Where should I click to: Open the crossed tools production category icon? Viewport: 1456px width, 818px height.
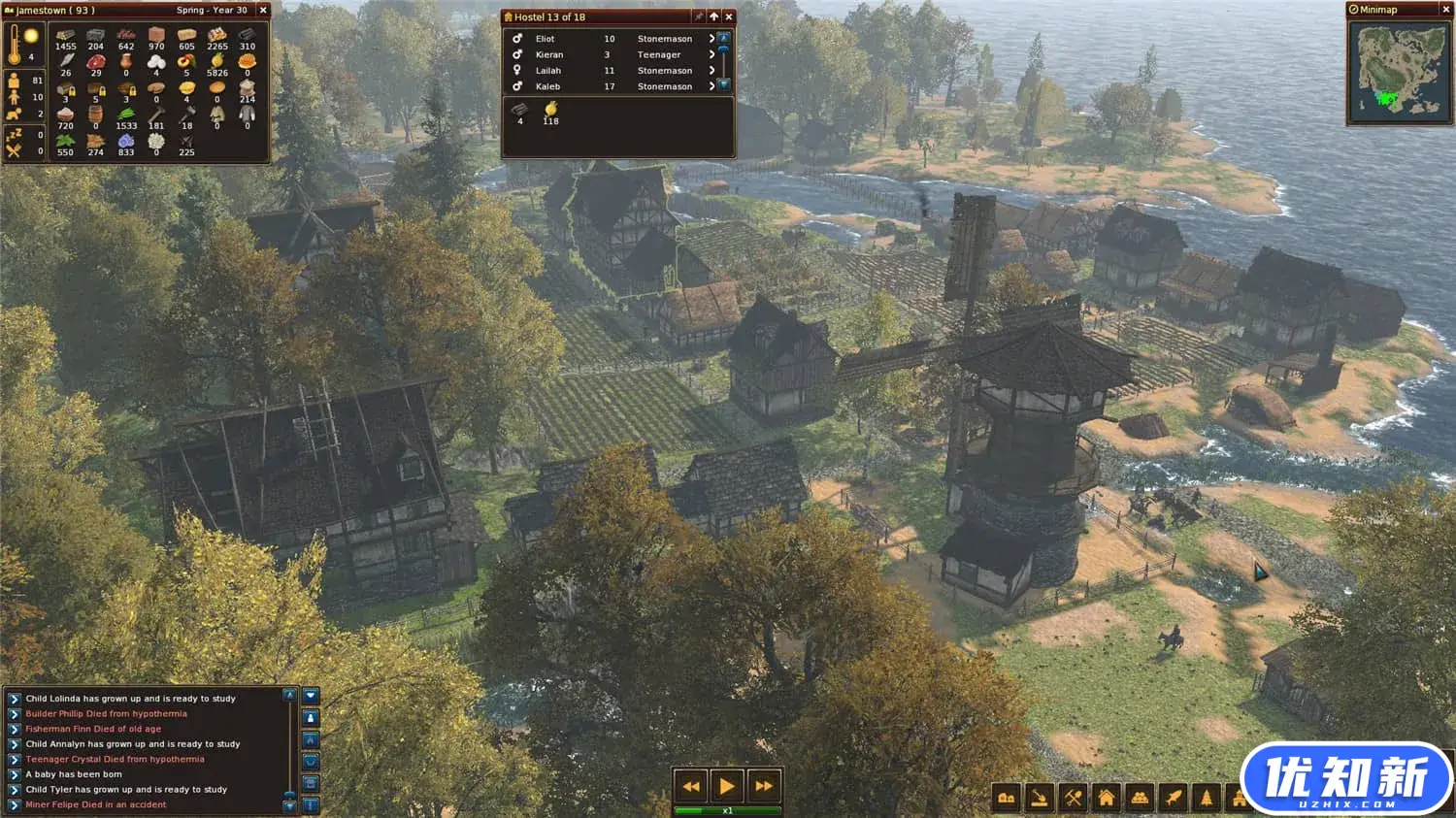1072,799
